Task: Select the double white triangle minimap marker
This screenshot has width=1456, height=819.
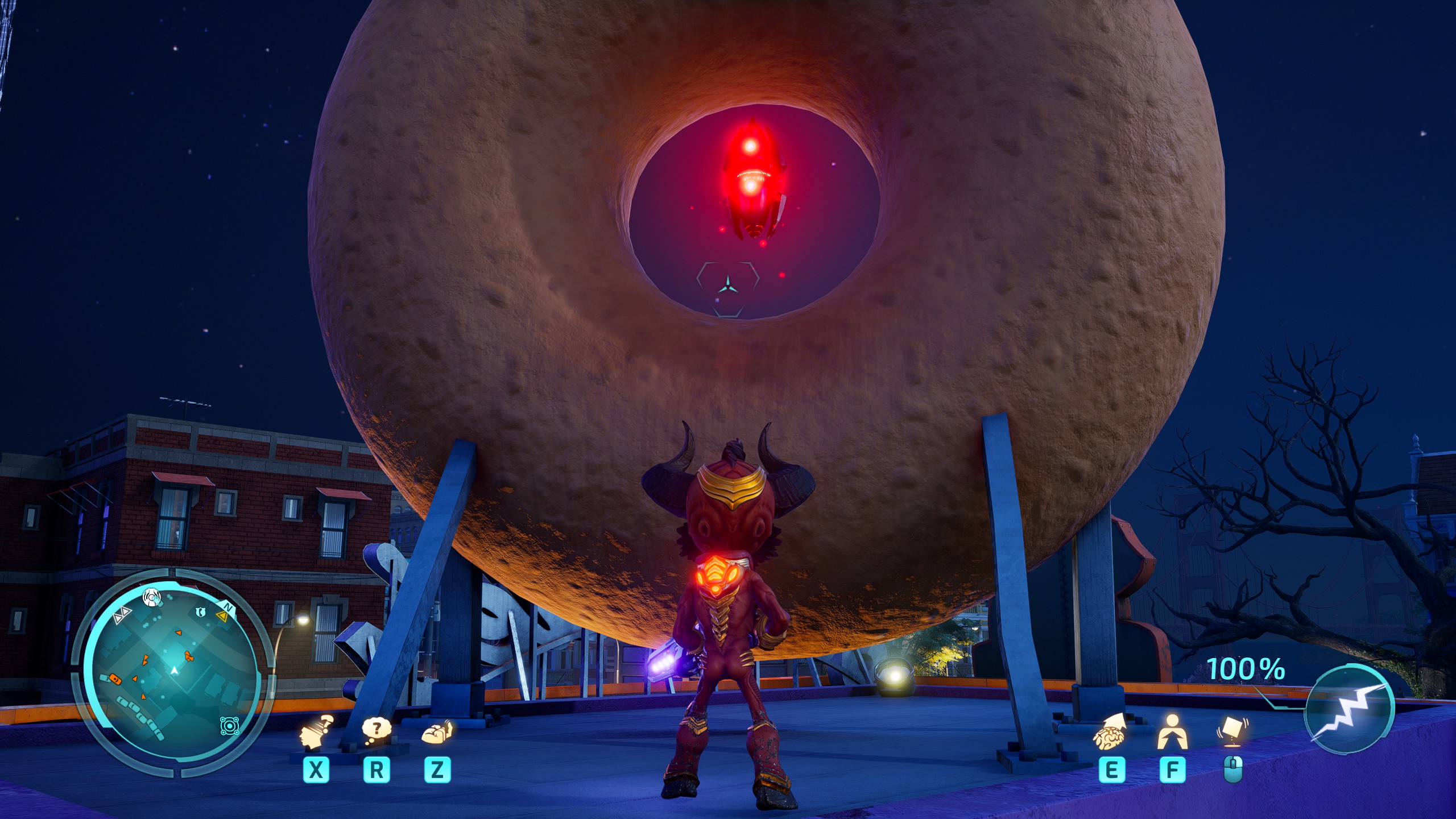Action: point(122,615)
